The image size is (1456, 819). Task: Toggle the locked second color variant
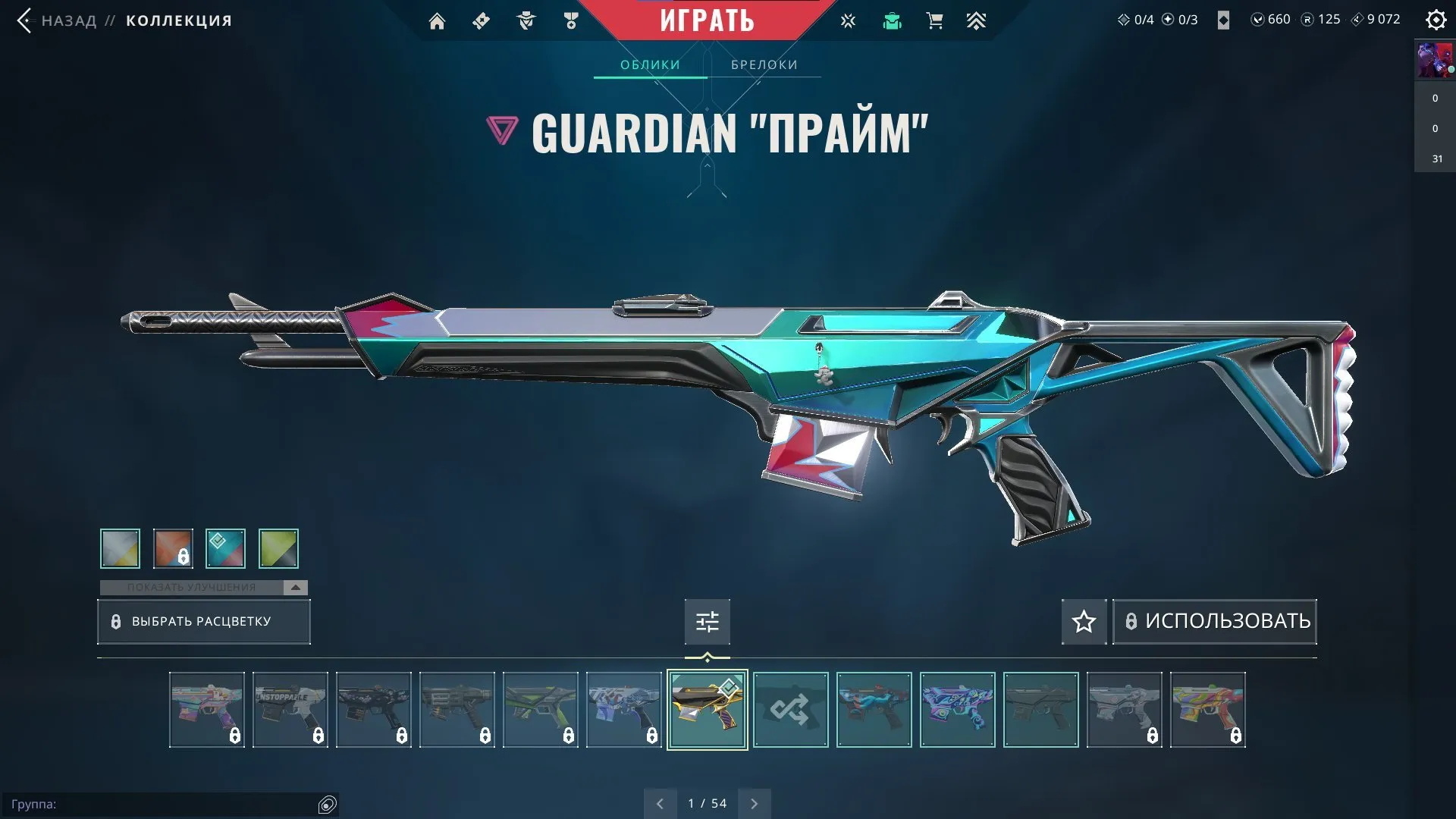(x=173, y=548)
